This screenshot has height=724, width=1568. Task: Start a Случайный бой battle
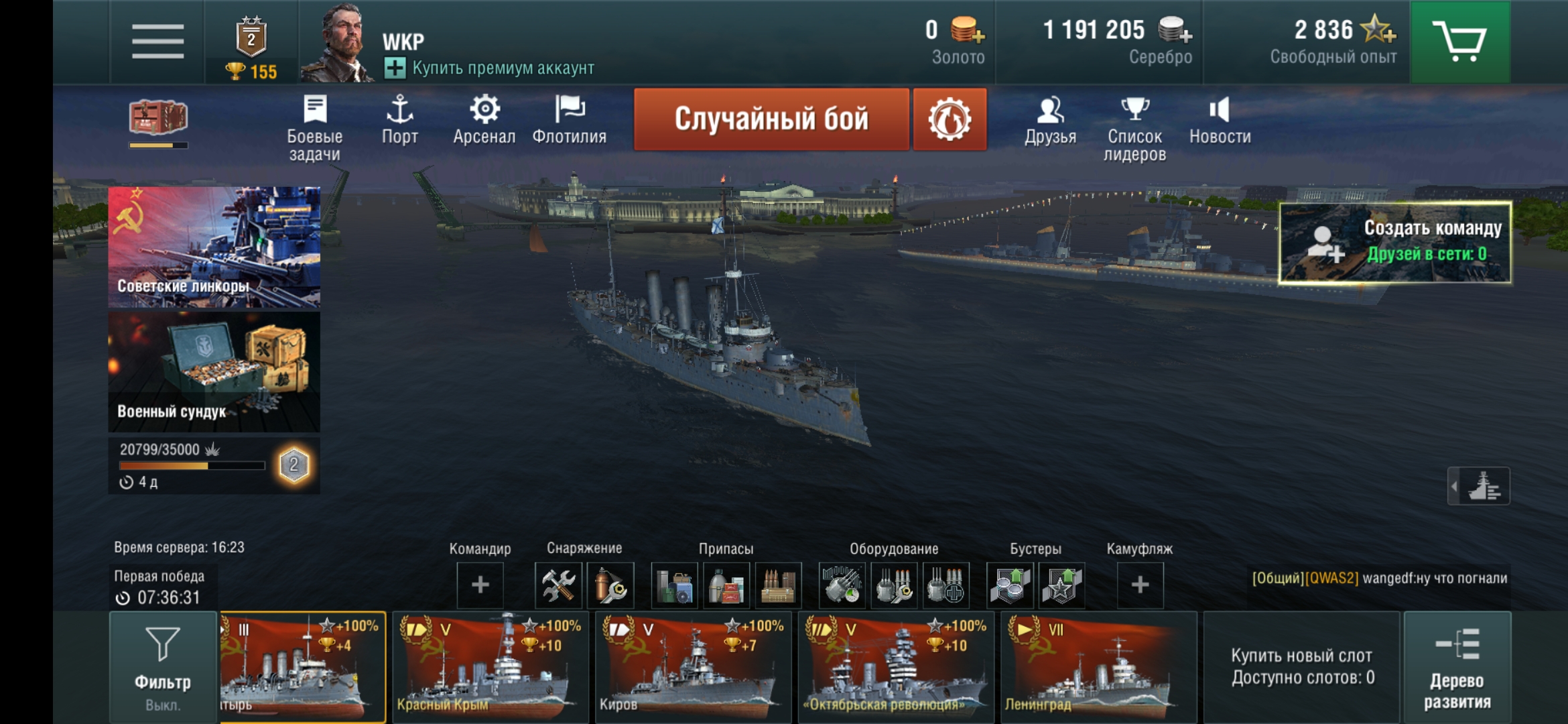click(771, 119)
